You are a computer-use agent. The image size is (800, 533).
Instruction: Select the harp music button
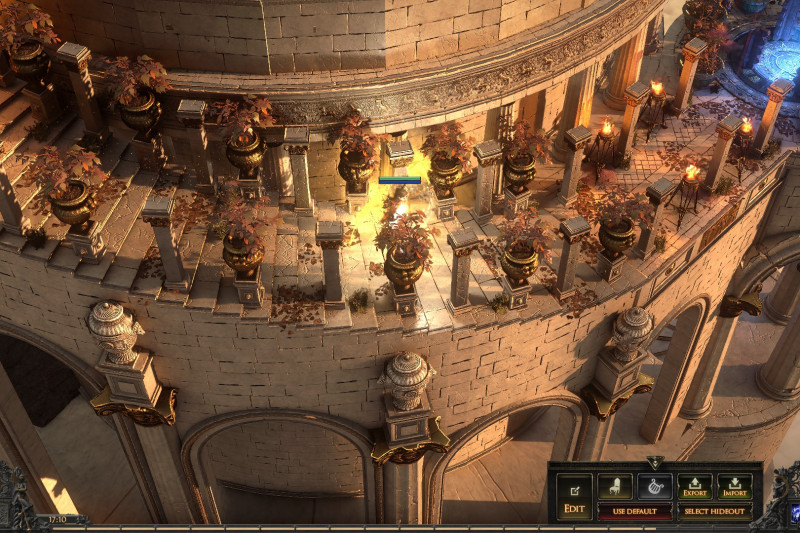(x=655, y=487)
